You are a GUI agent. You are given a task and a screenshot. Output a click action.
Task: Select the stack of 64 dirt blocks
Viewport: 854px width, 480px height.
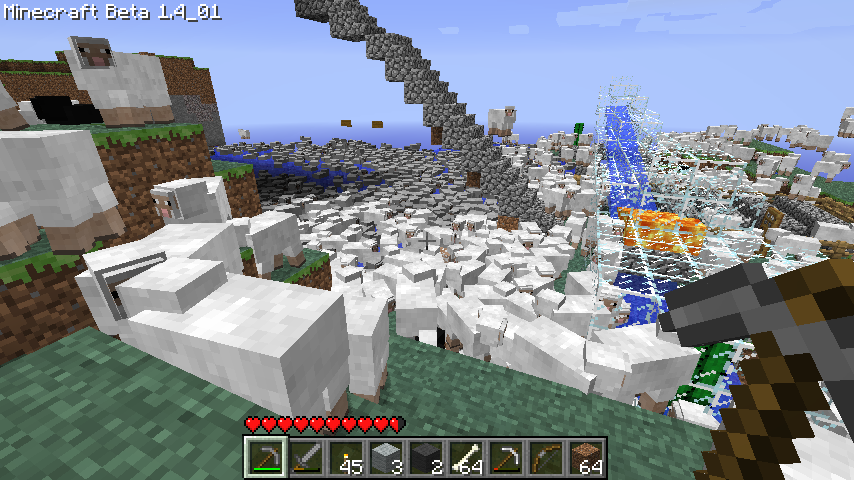586,458
